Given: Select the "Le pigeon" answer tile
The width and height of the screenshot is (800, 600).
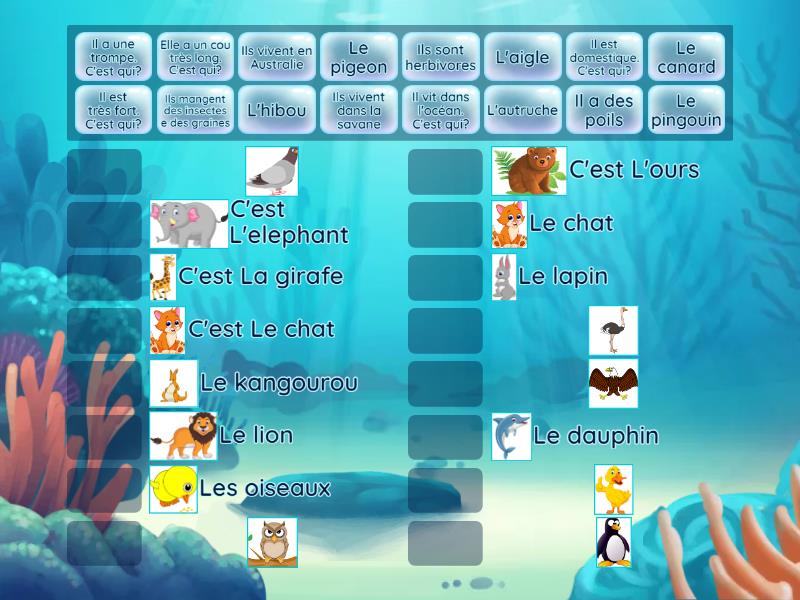Looking at the screenshot, I should (359, 58).
